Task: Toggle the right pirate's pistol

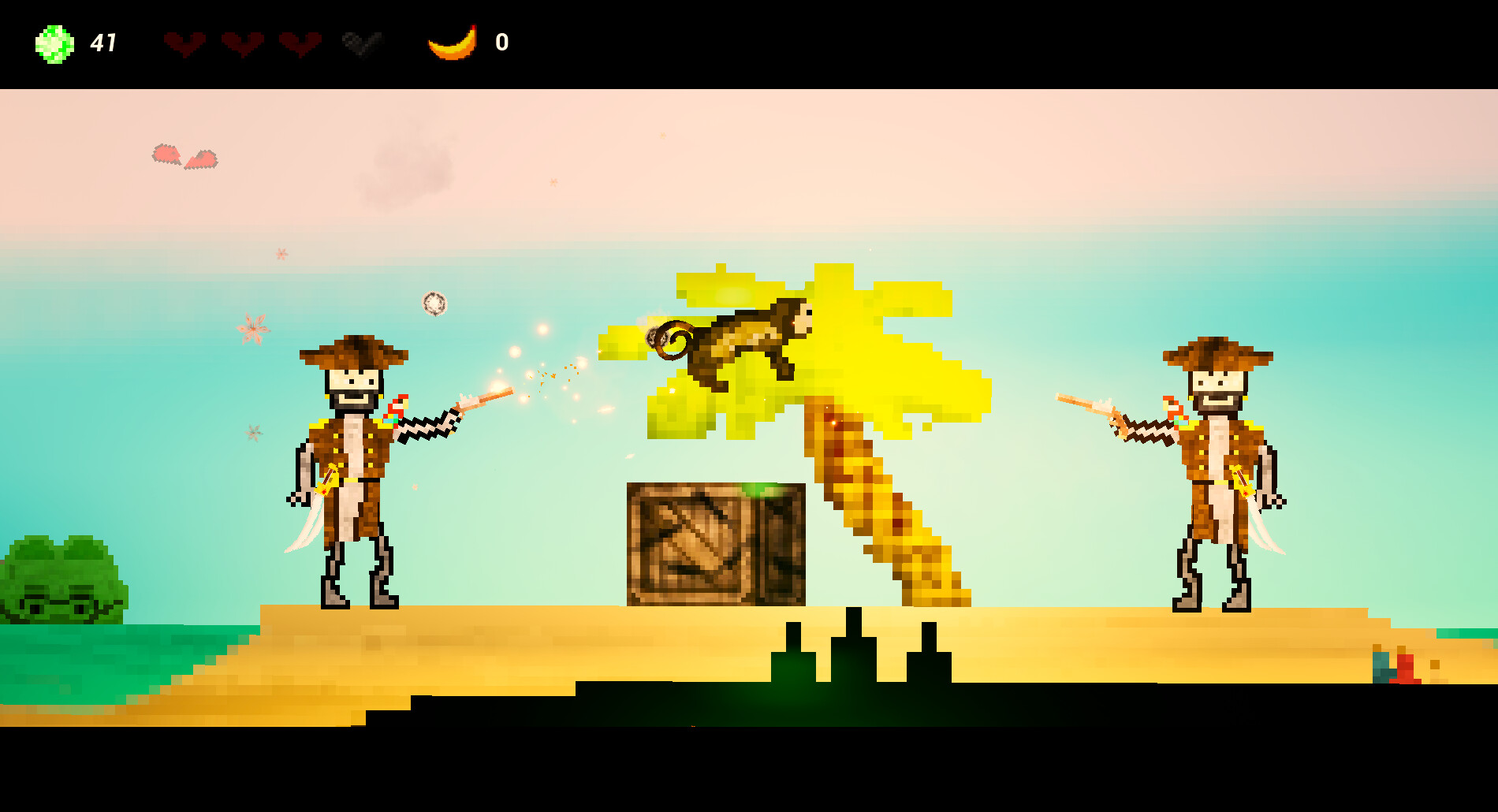Action: 1088,406
